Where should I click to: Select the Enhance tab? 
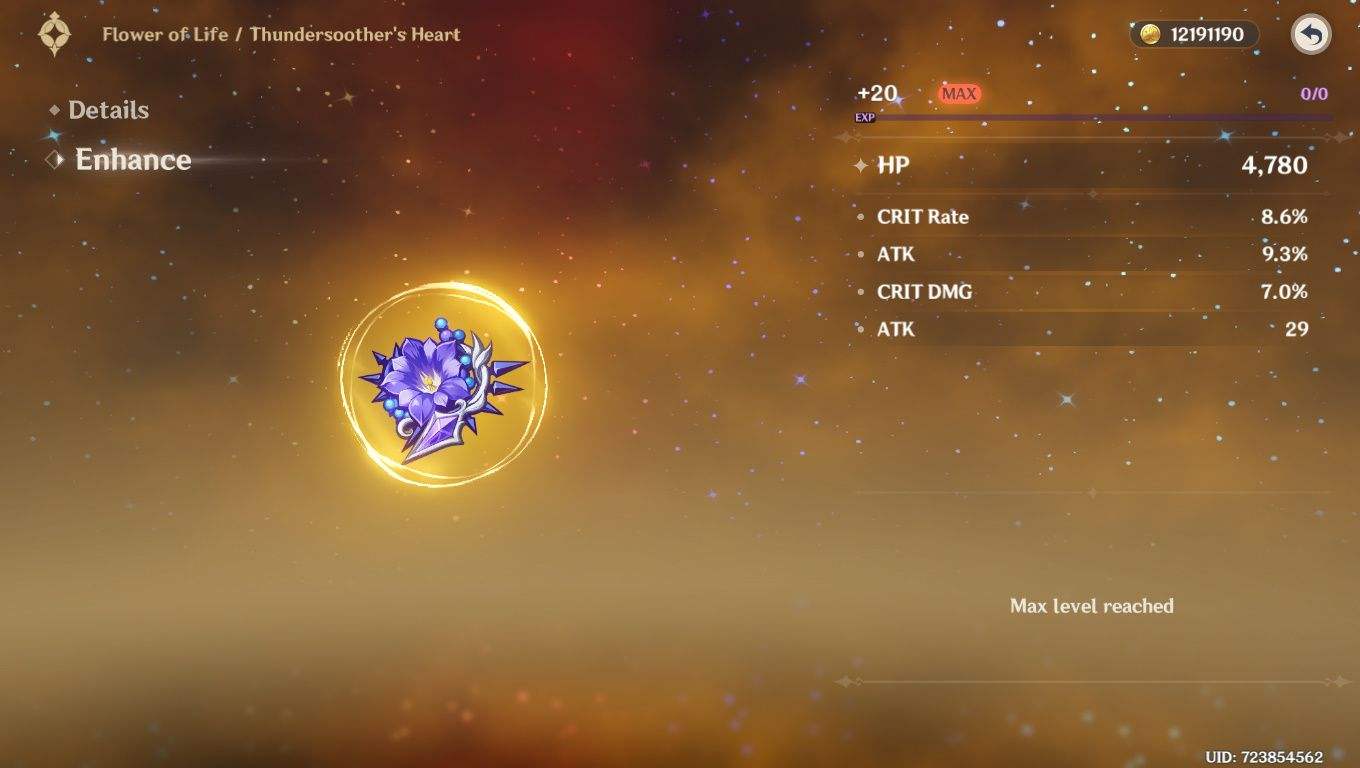click(133, 159)
